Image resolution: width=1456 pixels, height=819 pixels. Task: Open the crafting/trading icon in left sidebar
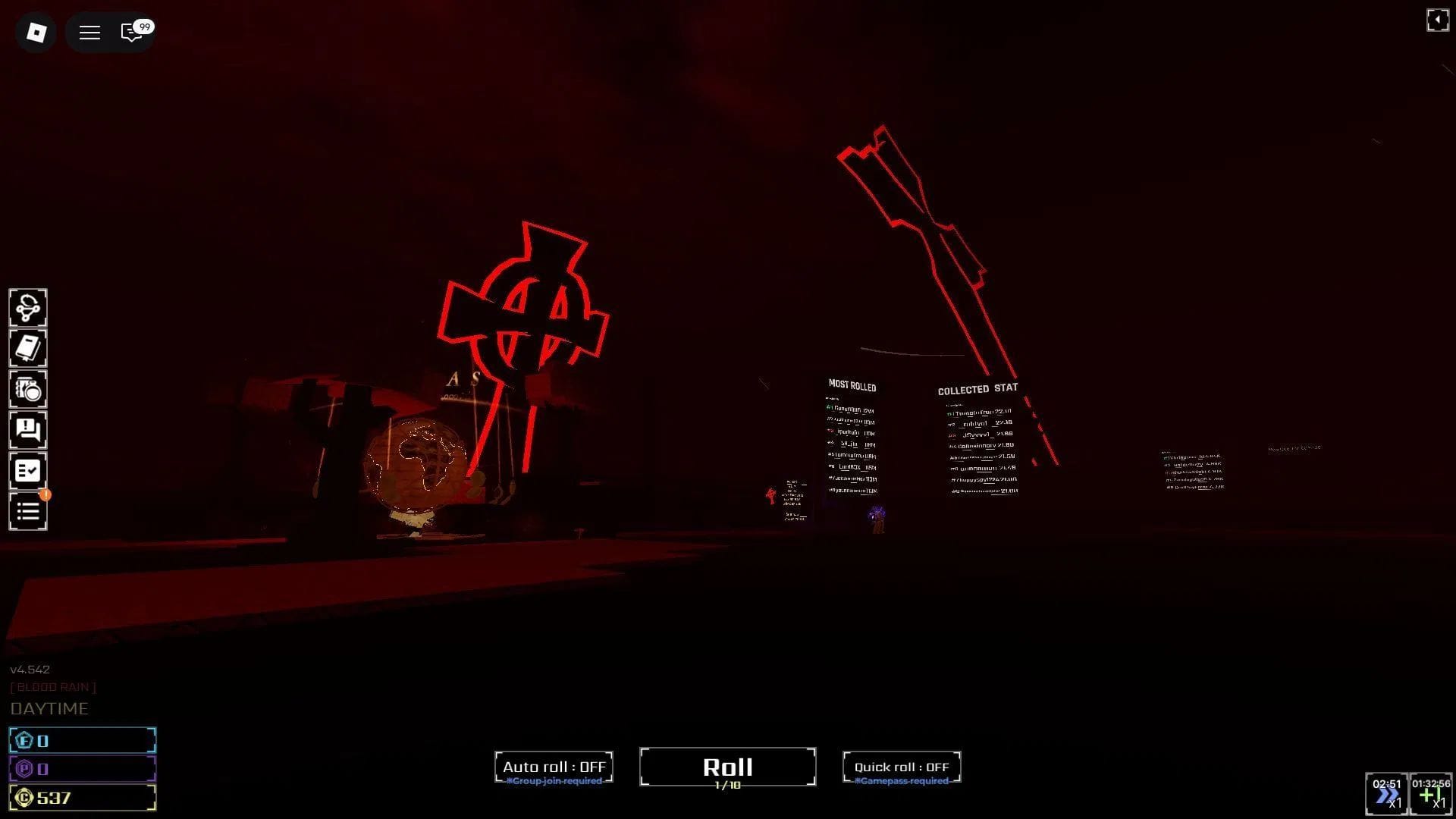pyautogui.click(x=28, y=307)
